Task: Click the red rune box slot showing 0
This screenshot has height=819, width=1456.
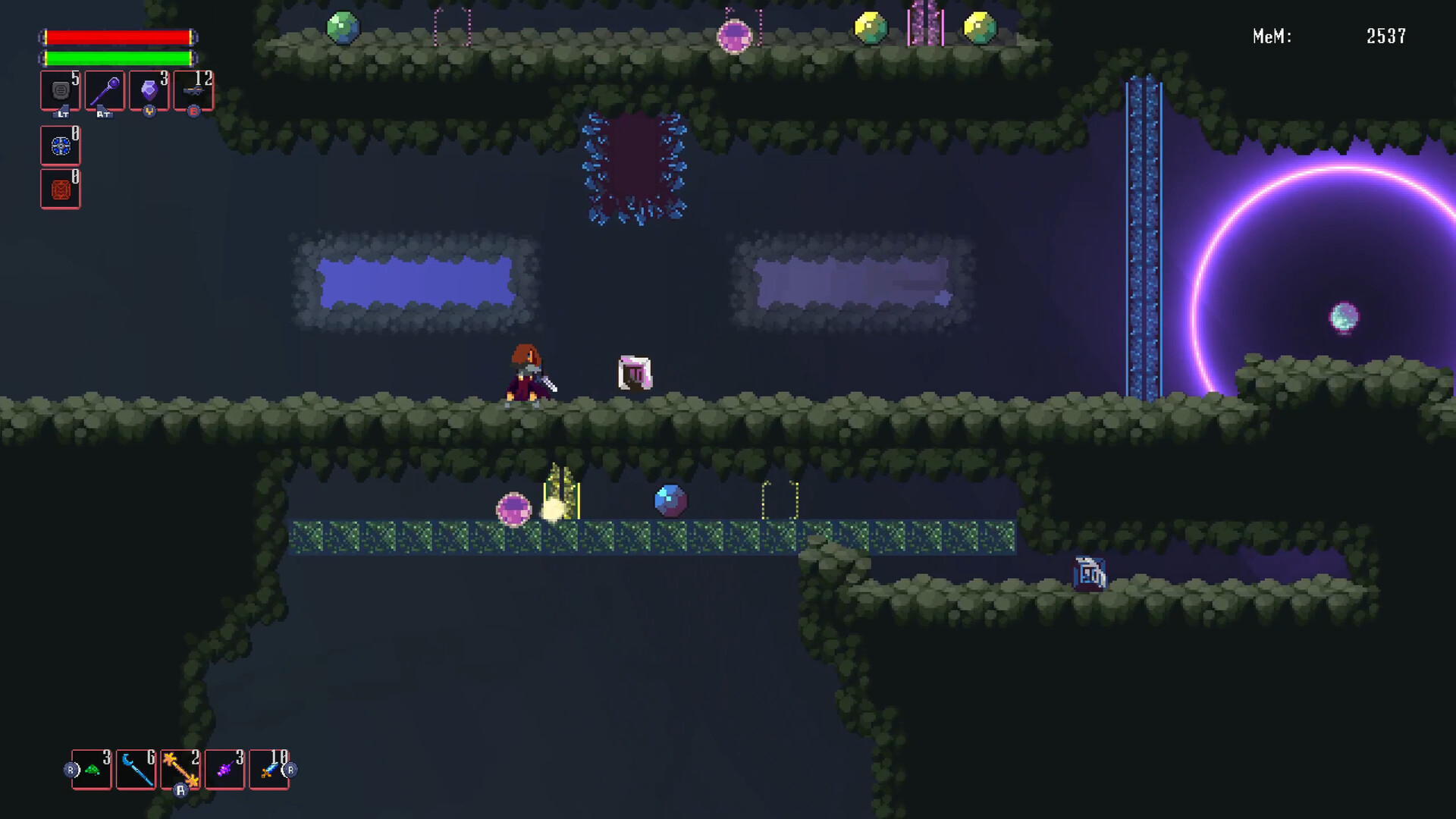Action: tap(59, 189)
